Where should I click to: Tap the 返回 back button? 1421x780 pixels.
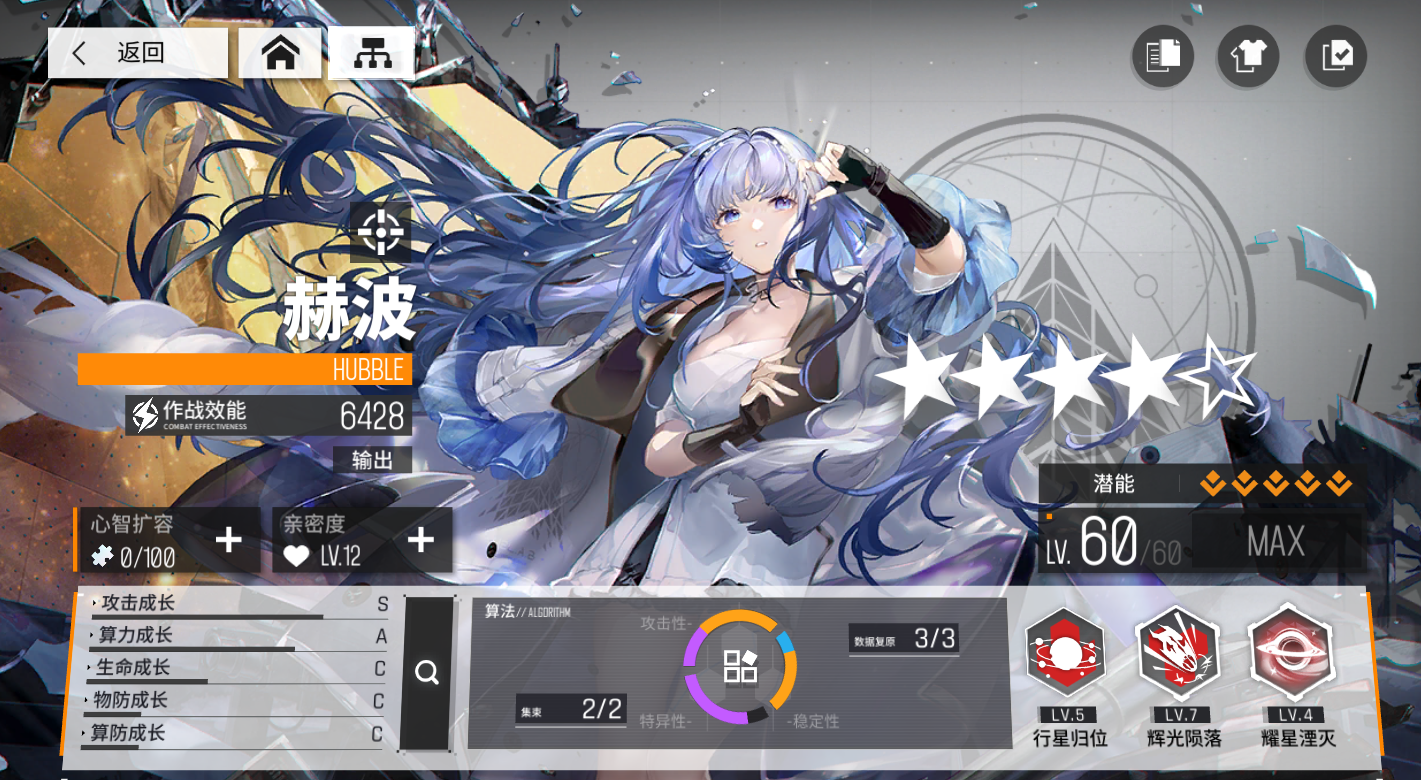[137, 53]
